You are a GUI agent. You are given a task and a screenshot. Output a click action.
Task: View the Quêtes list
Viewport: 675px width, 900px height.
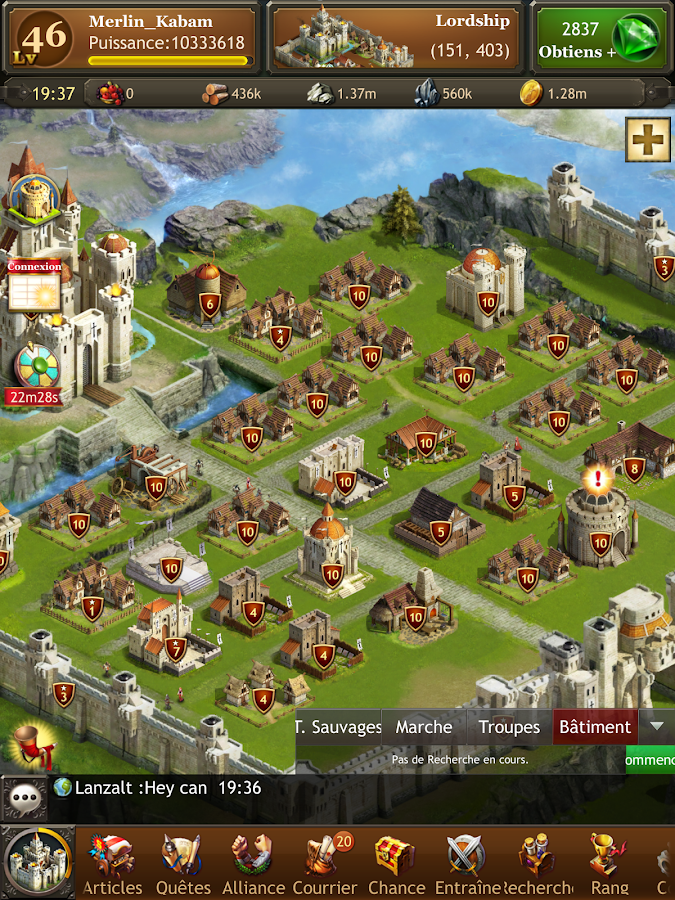(x=184, y=863)
